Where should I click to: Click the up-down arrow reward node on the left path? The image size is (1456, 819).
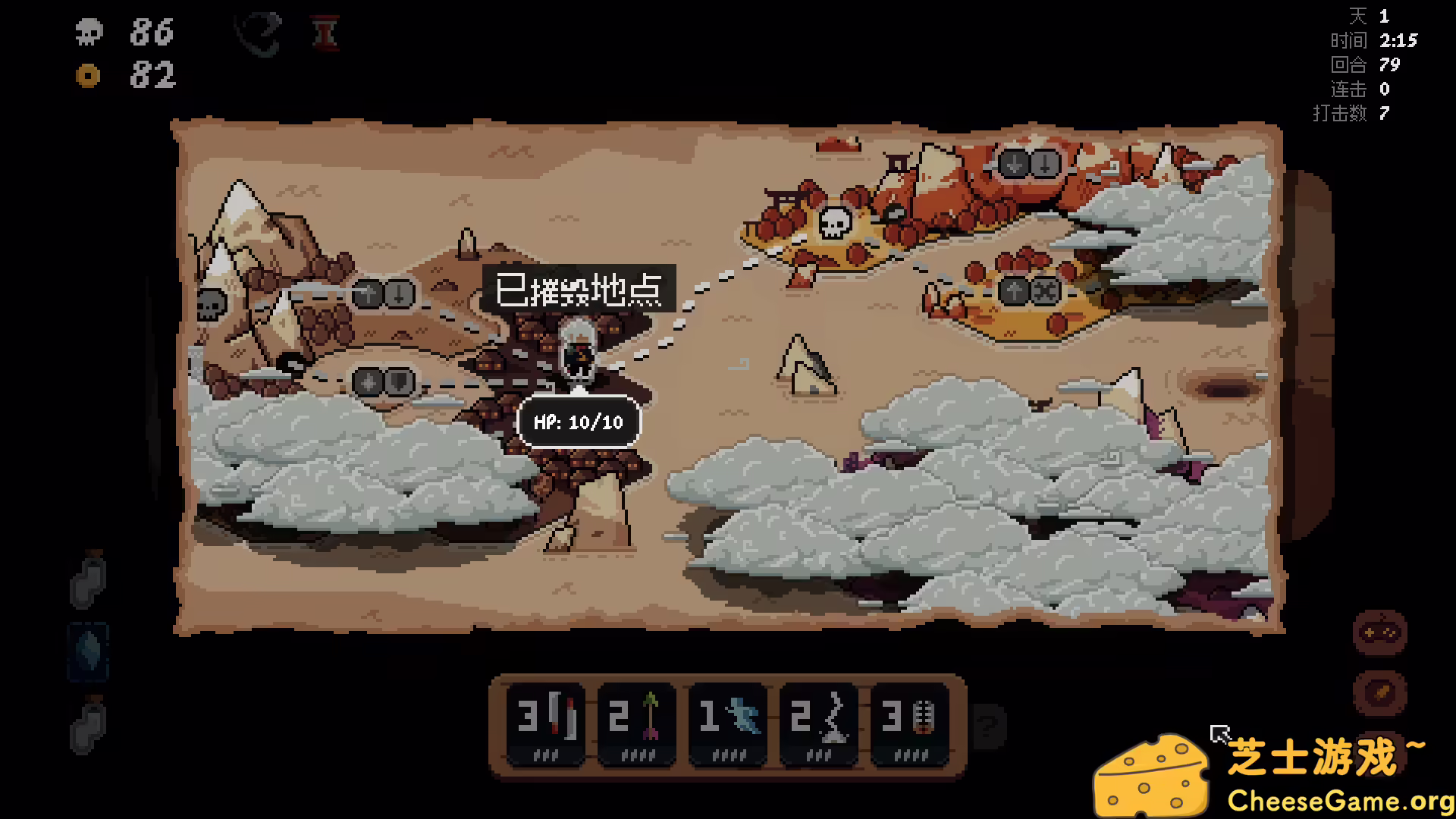click(383, 294)
